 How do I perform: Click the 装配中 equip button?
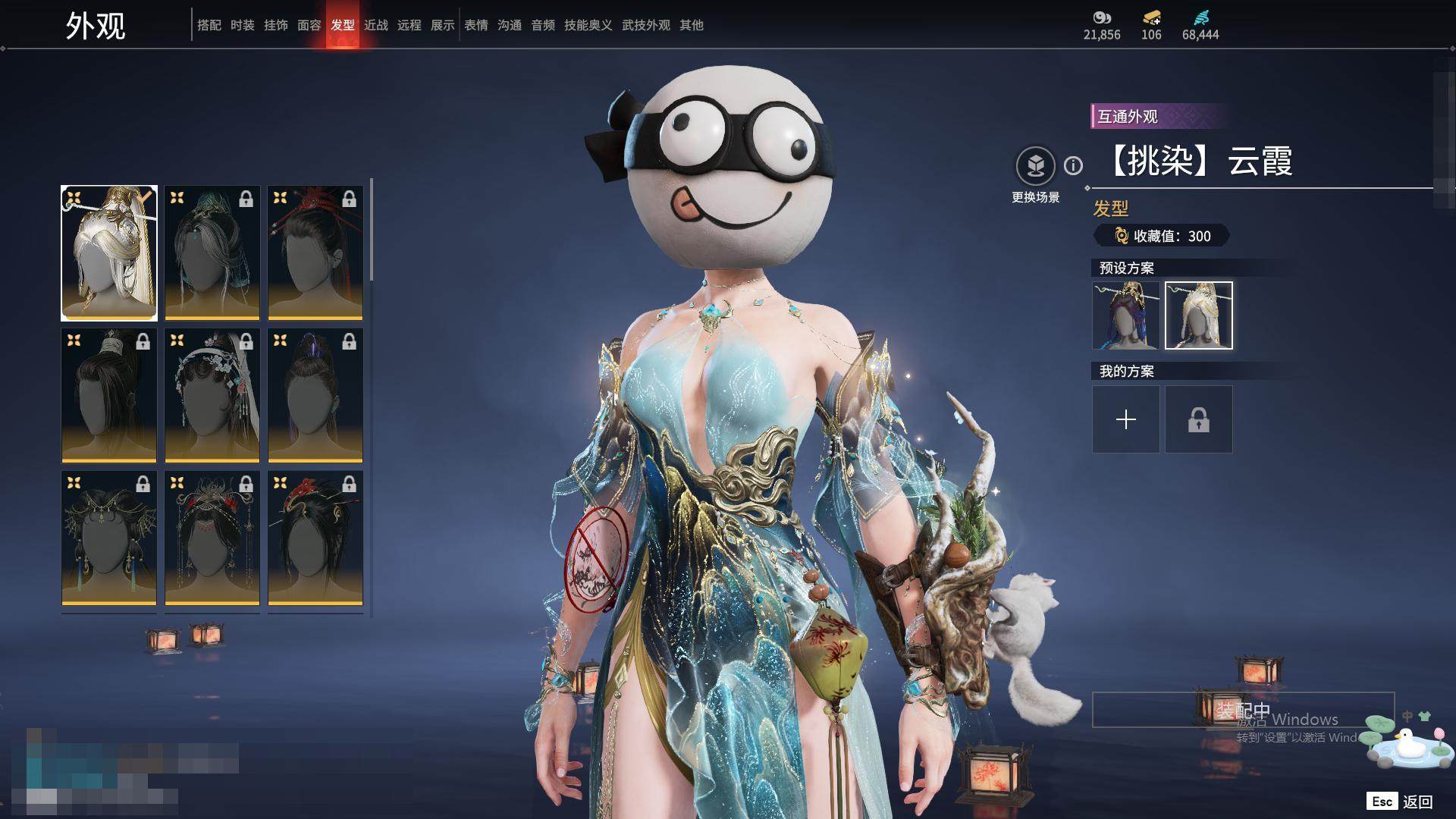(1242, 711)
